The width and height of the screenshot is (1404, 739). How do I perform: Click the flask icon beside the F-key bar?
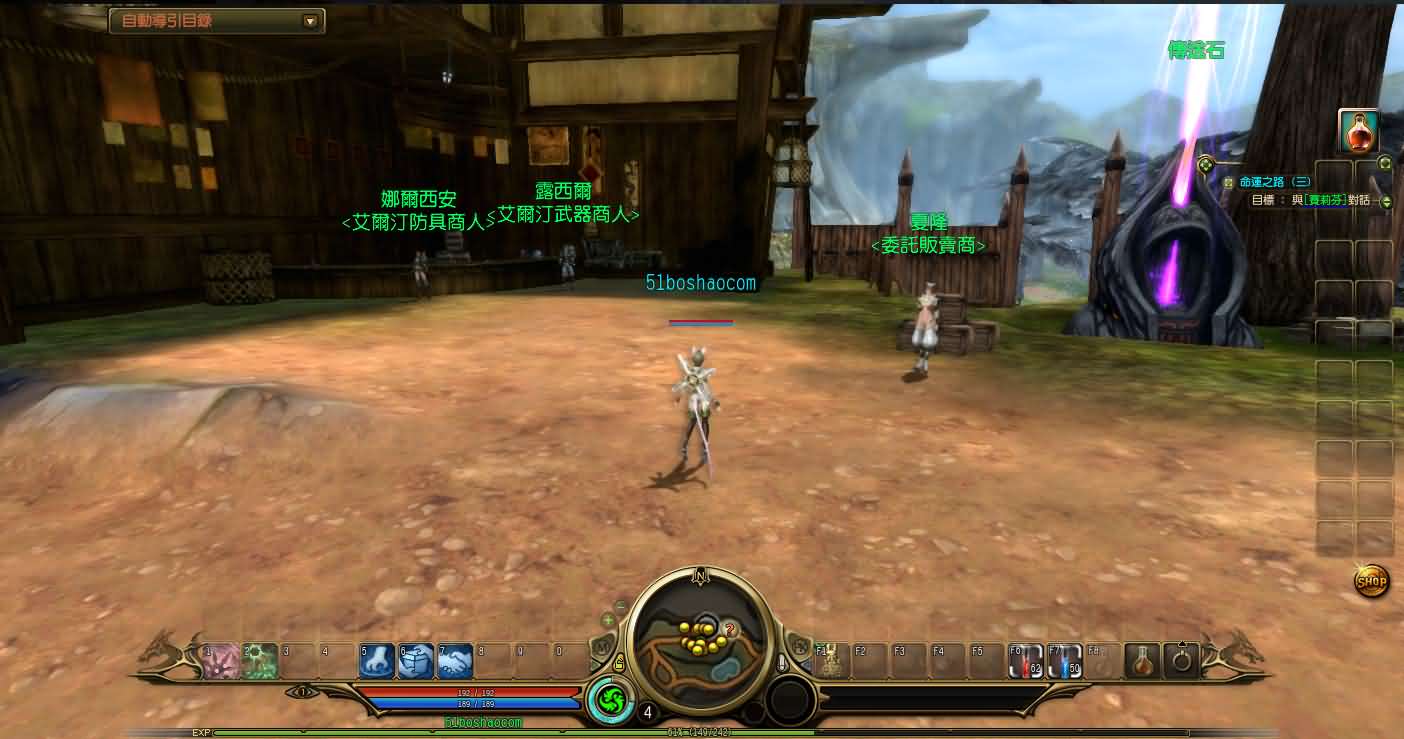[x=1141, y=661]
